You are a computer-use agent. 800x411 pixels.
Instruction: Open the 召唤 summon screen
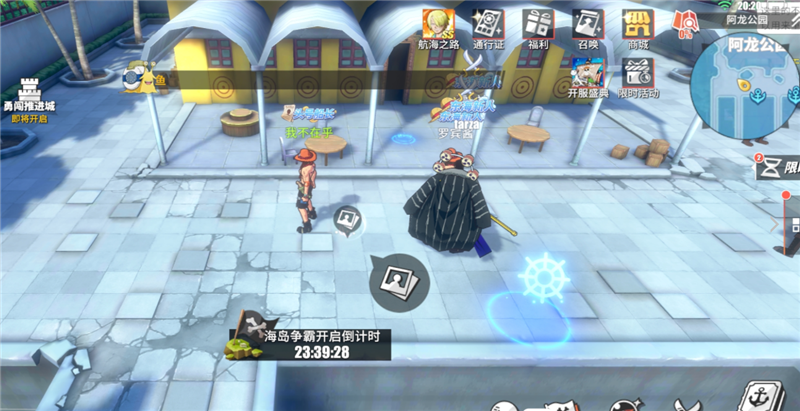click(589, 28)
